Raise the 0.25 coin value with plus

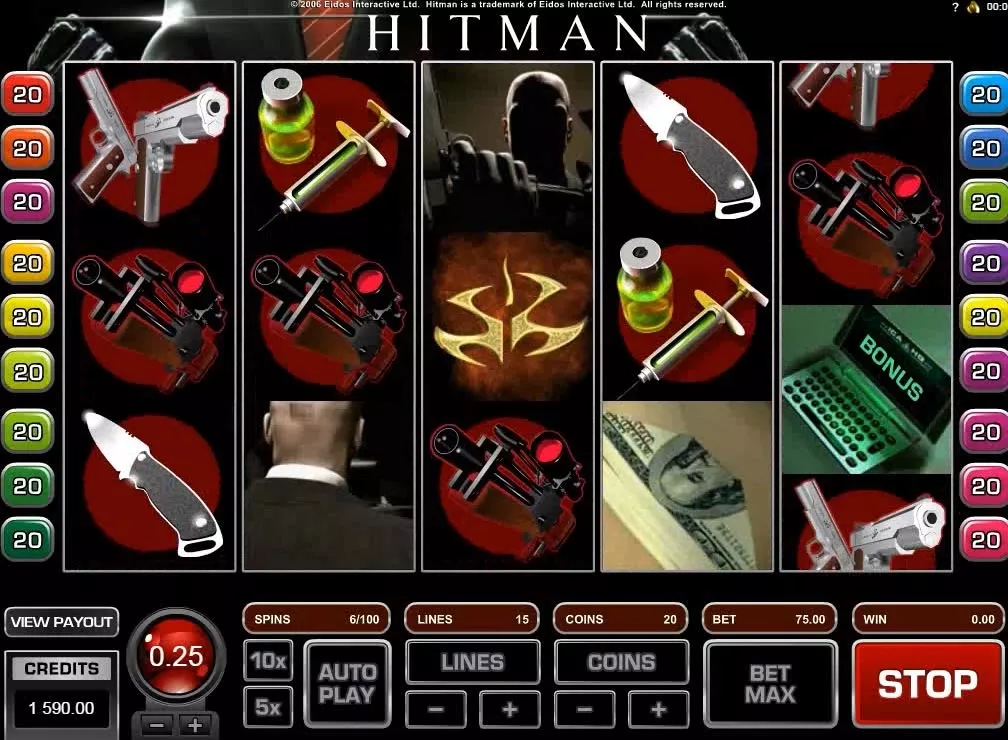click(195, 725)
